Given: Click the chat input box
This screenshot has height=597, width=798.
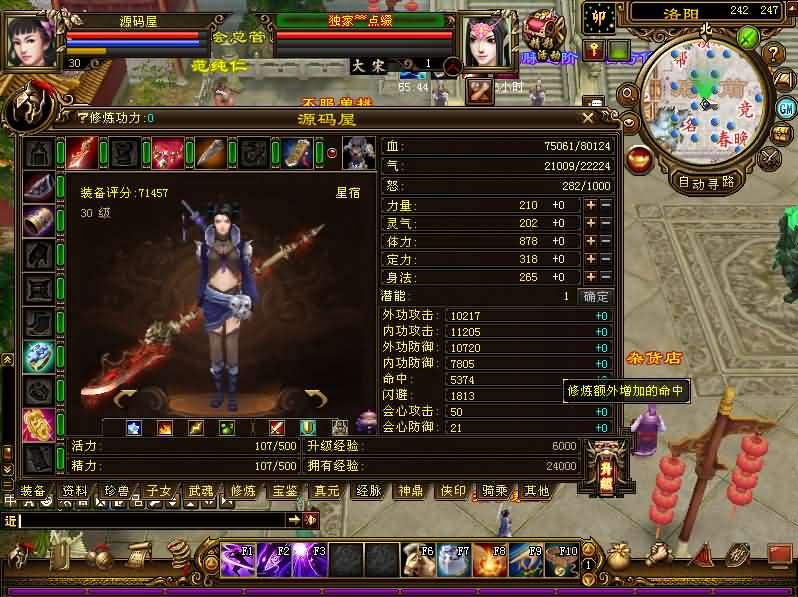Looking at the screenshot, I should 152,520.
